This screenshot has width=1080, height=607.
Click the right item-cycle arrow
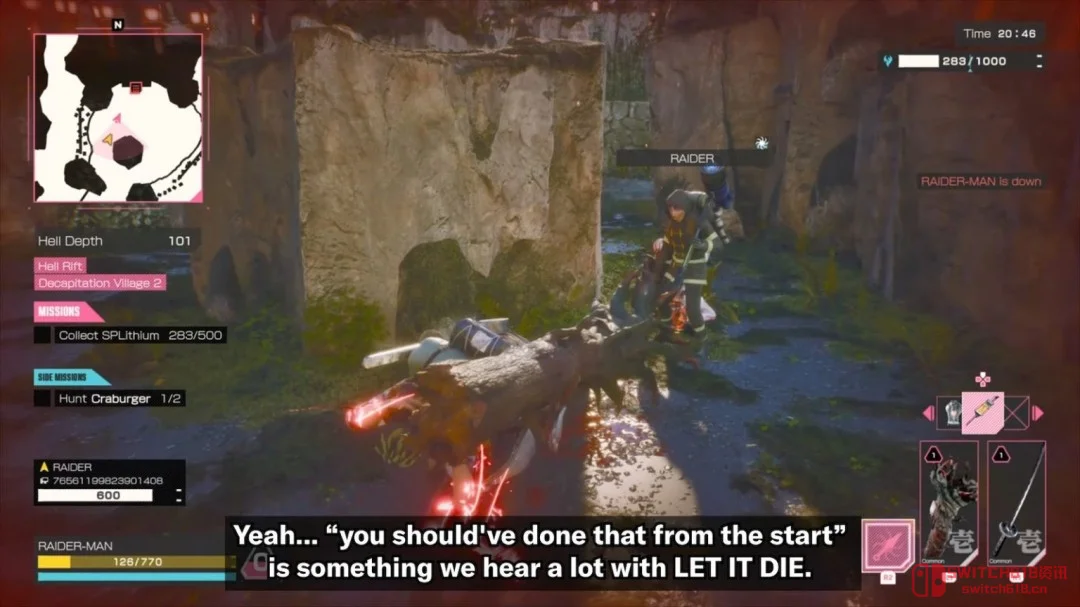point(1038,412)
